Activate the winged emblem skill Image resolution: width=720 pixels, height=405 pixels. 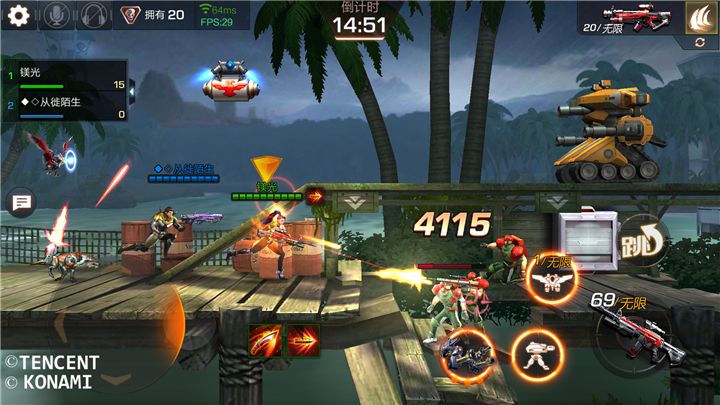click(546, 281)
